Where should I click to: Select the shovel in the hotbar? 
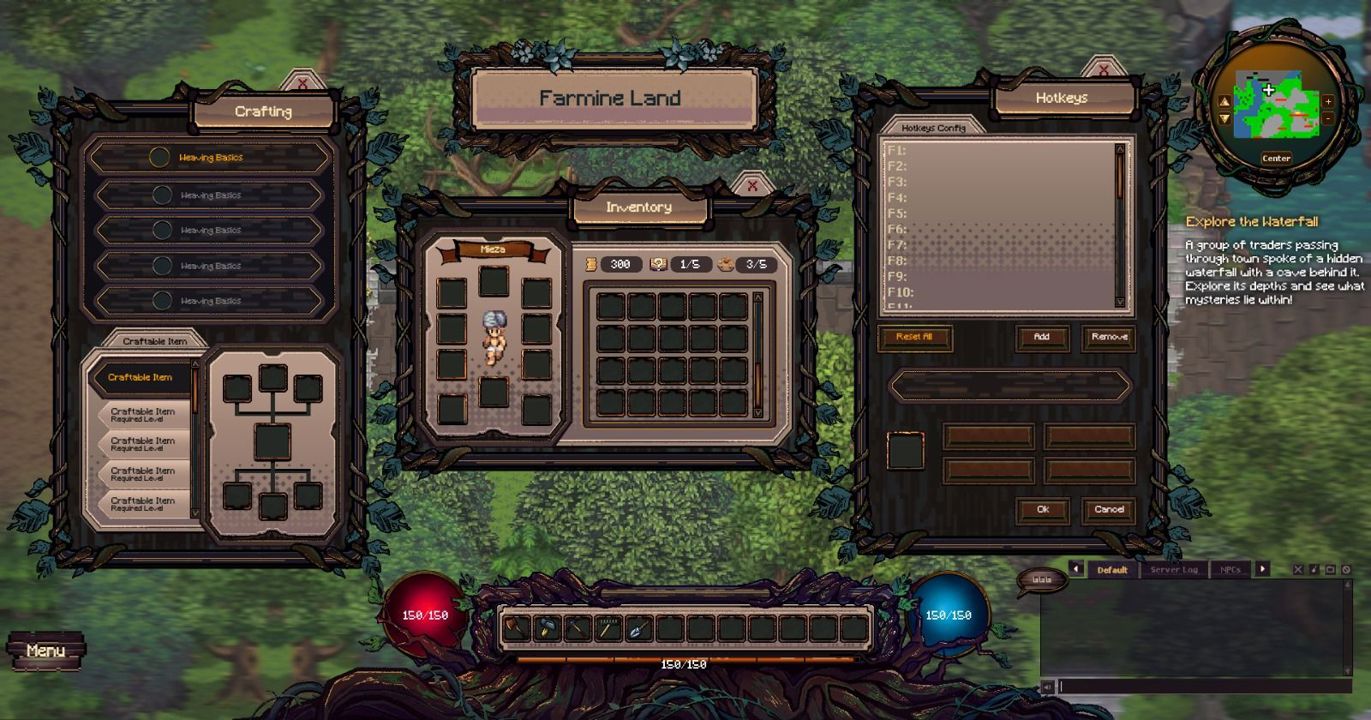(639, 628)
